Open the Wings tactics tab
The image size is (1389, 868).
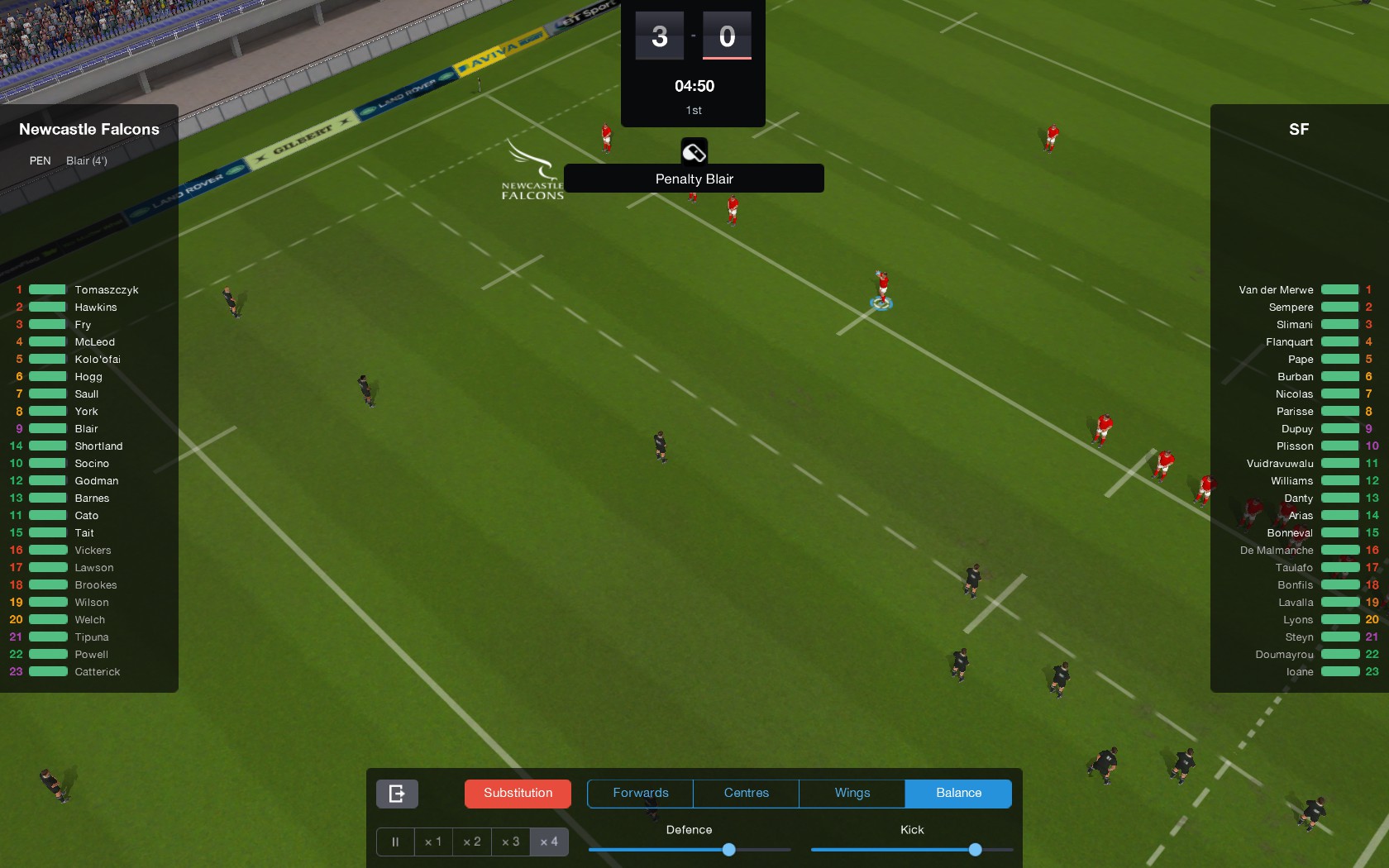[x=851, y=793]
